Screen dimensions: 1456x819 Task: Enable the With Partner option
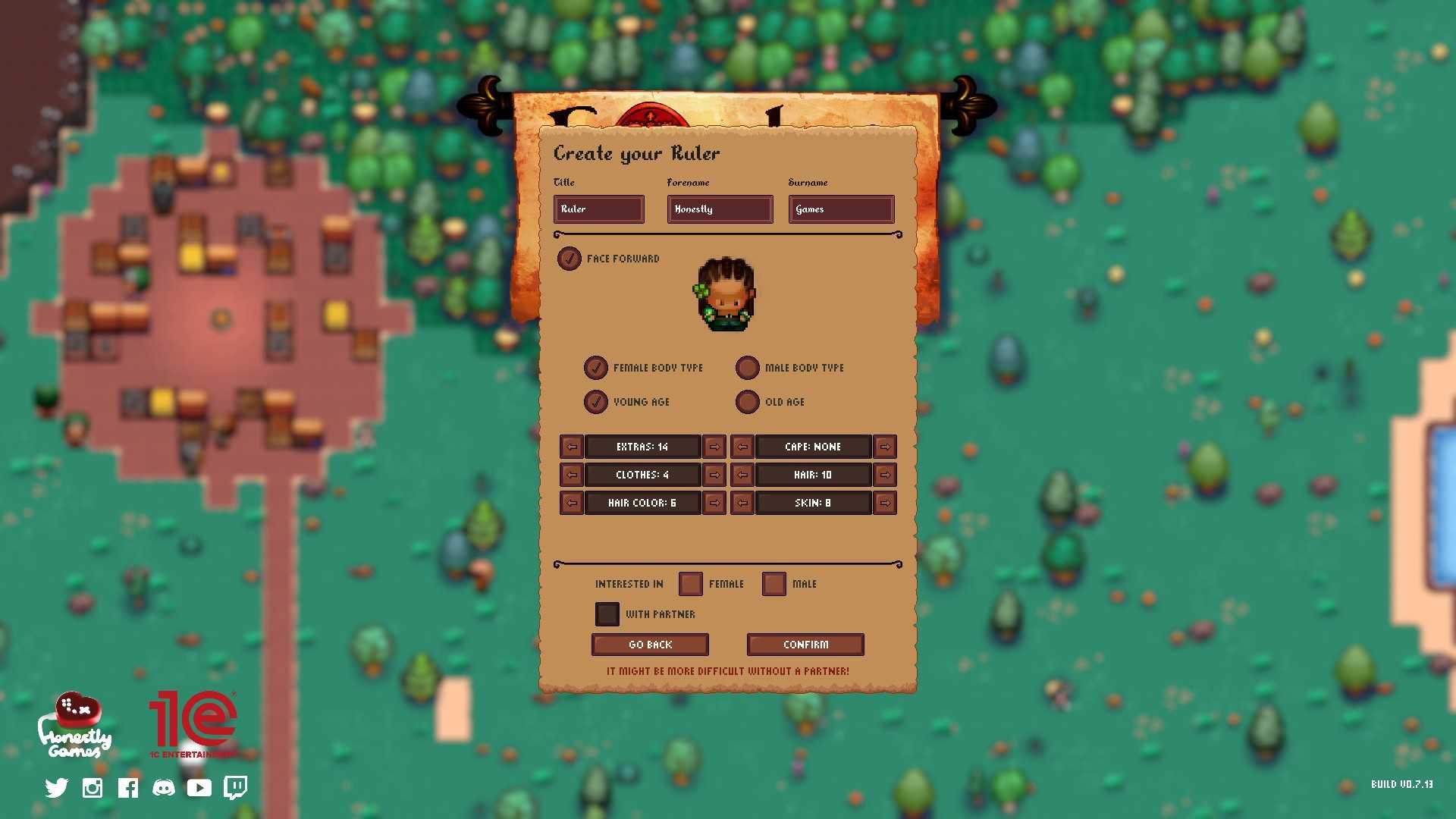point(607,613)
